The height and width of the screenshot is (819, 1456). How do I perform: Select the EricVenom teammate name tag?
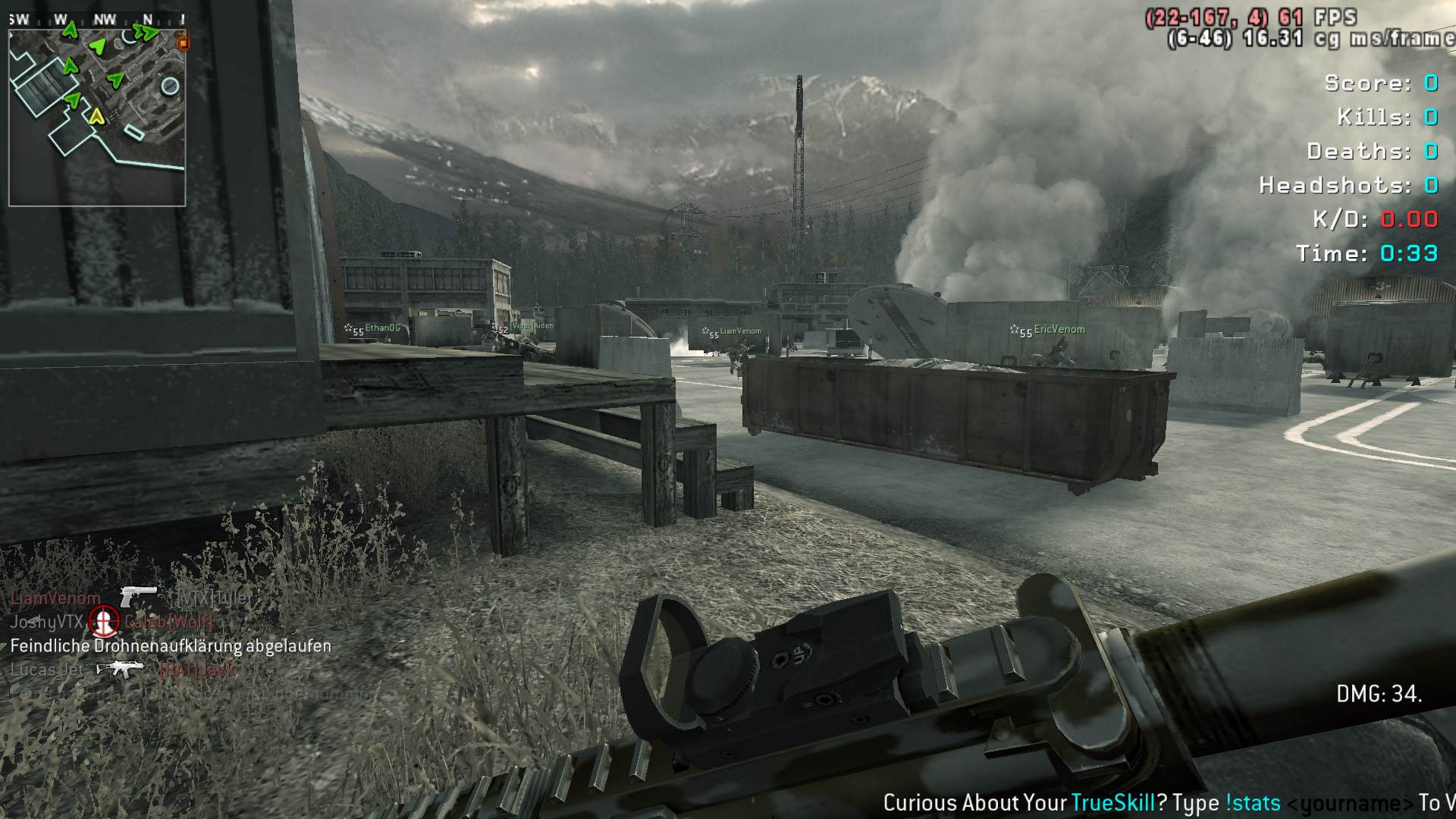click(x=1059, y=330)
